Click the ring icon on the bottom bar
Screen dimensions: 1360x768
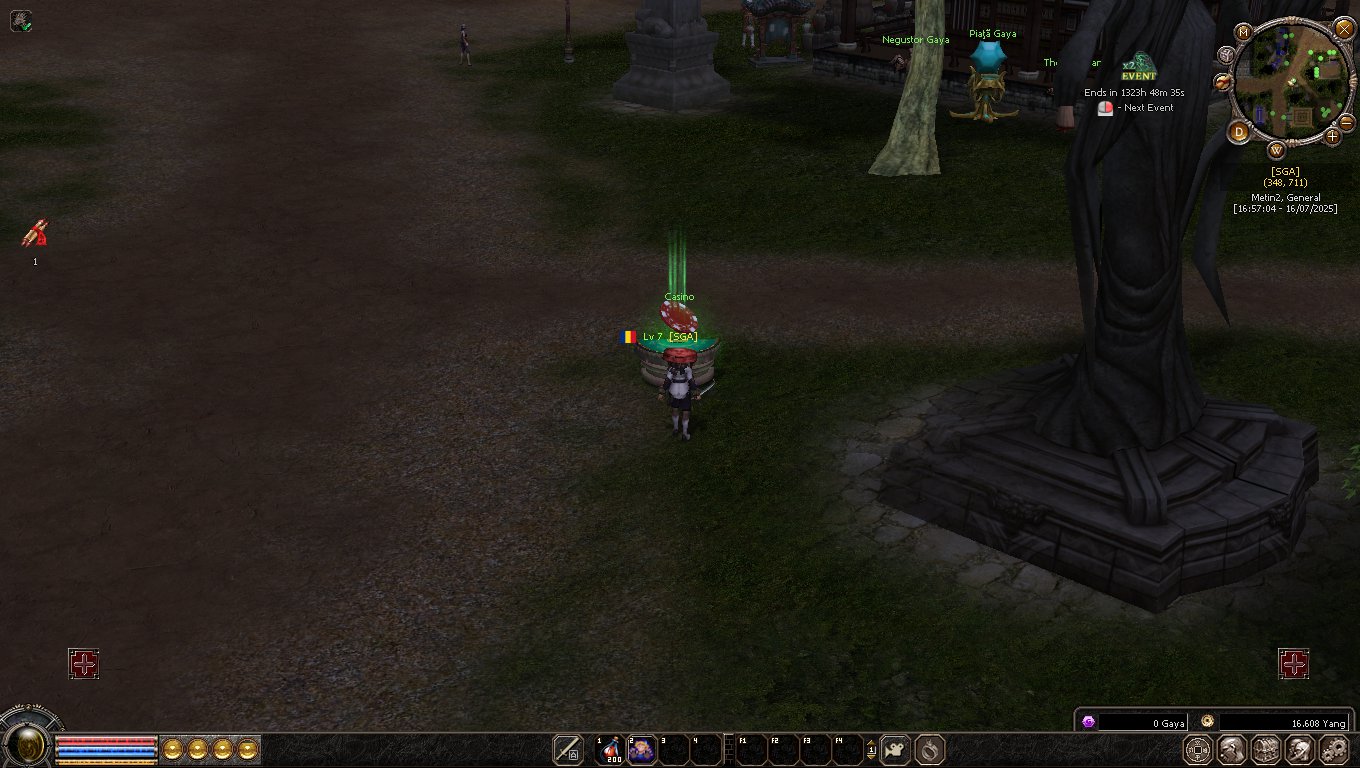(930, 750)
